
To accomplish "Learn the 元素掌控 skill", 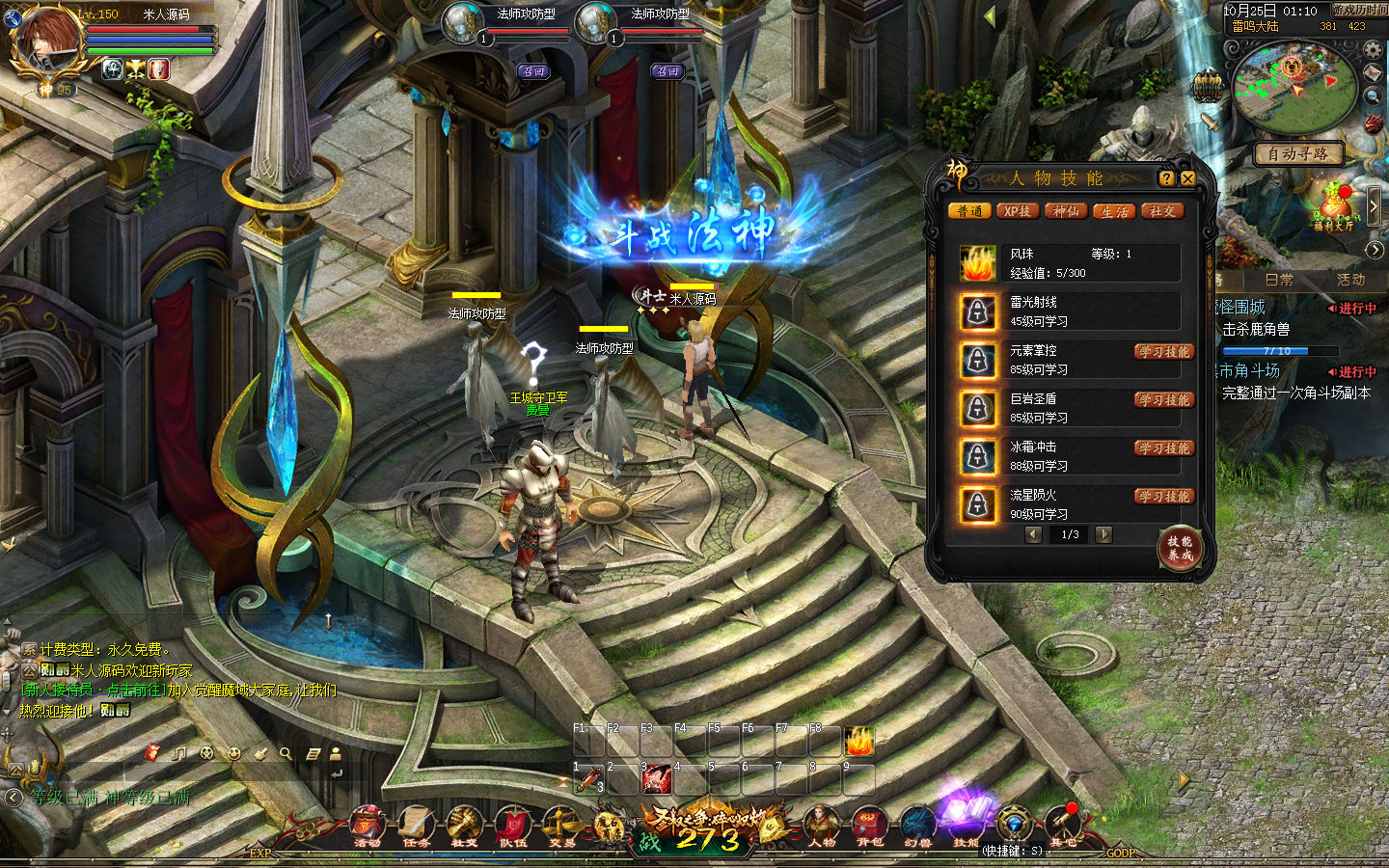I will (1164, 352).
